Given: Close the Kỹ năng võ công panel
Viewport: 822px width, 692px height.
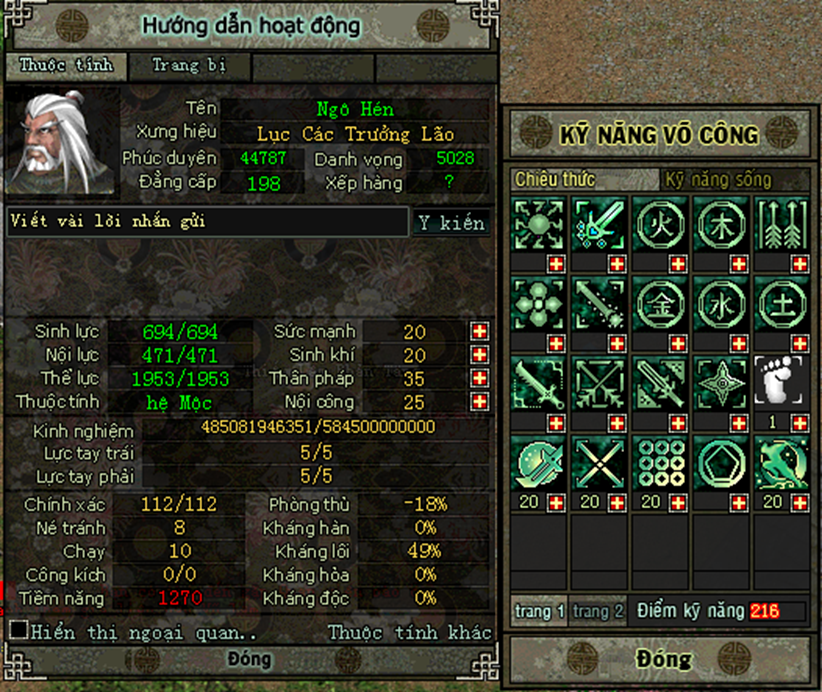Looking at the screenshot, I should pyautogui.click(x=662, y=659).
